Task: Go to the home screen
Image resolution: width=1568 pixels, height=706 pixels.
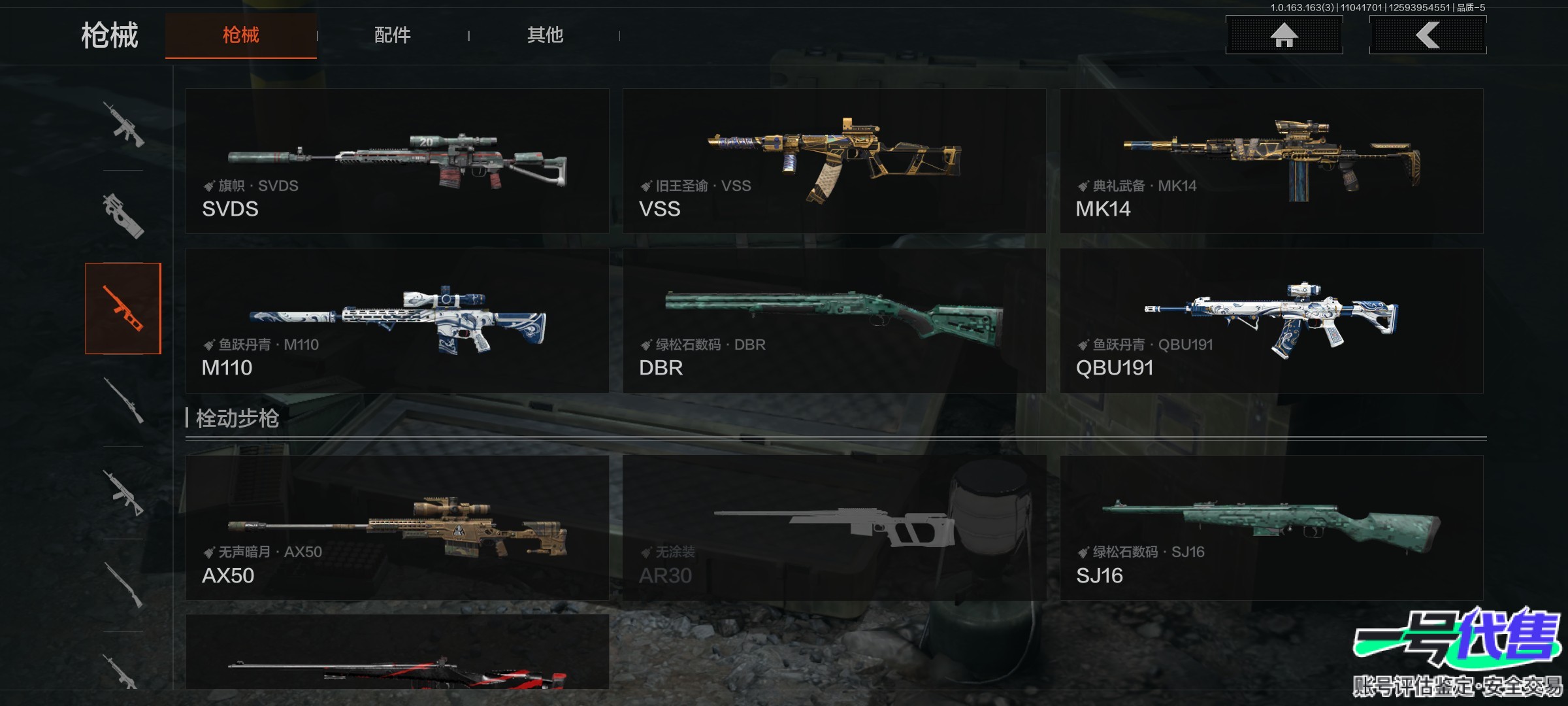Action: (x=1284, y=35)
